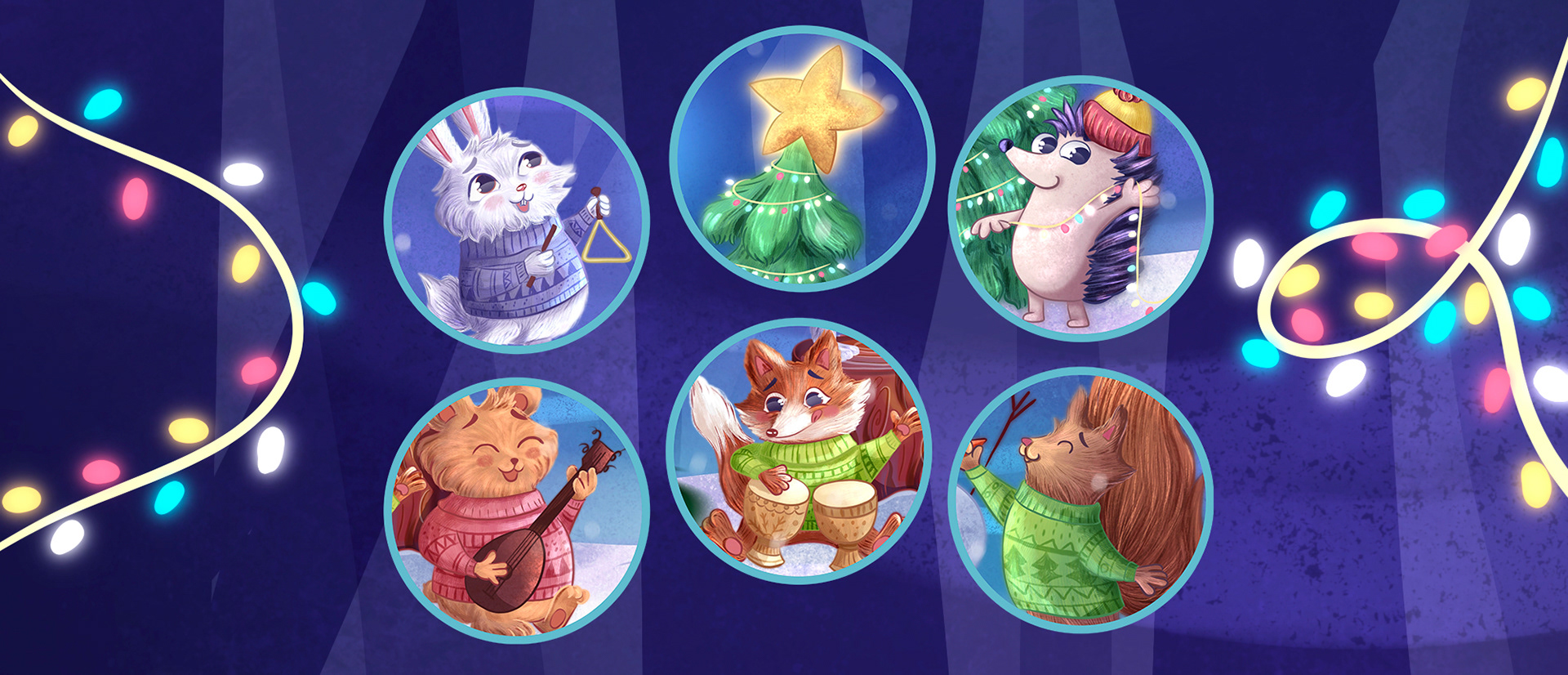Image resolution: width=1568 pixels, height=675 pixels.
Task: Select the white rabbit with triangle tile
Action: 516,220
